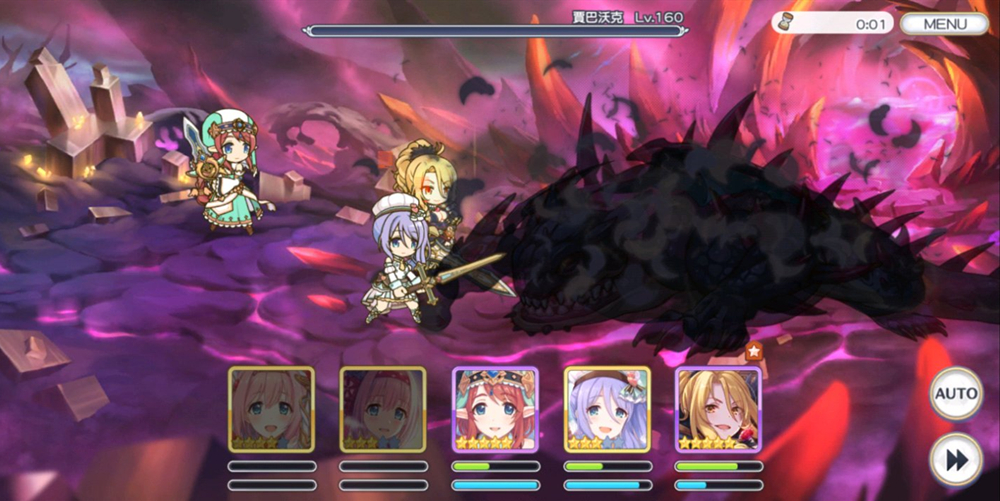Select the lavender-haired girl character portrait

coord(607,409)
